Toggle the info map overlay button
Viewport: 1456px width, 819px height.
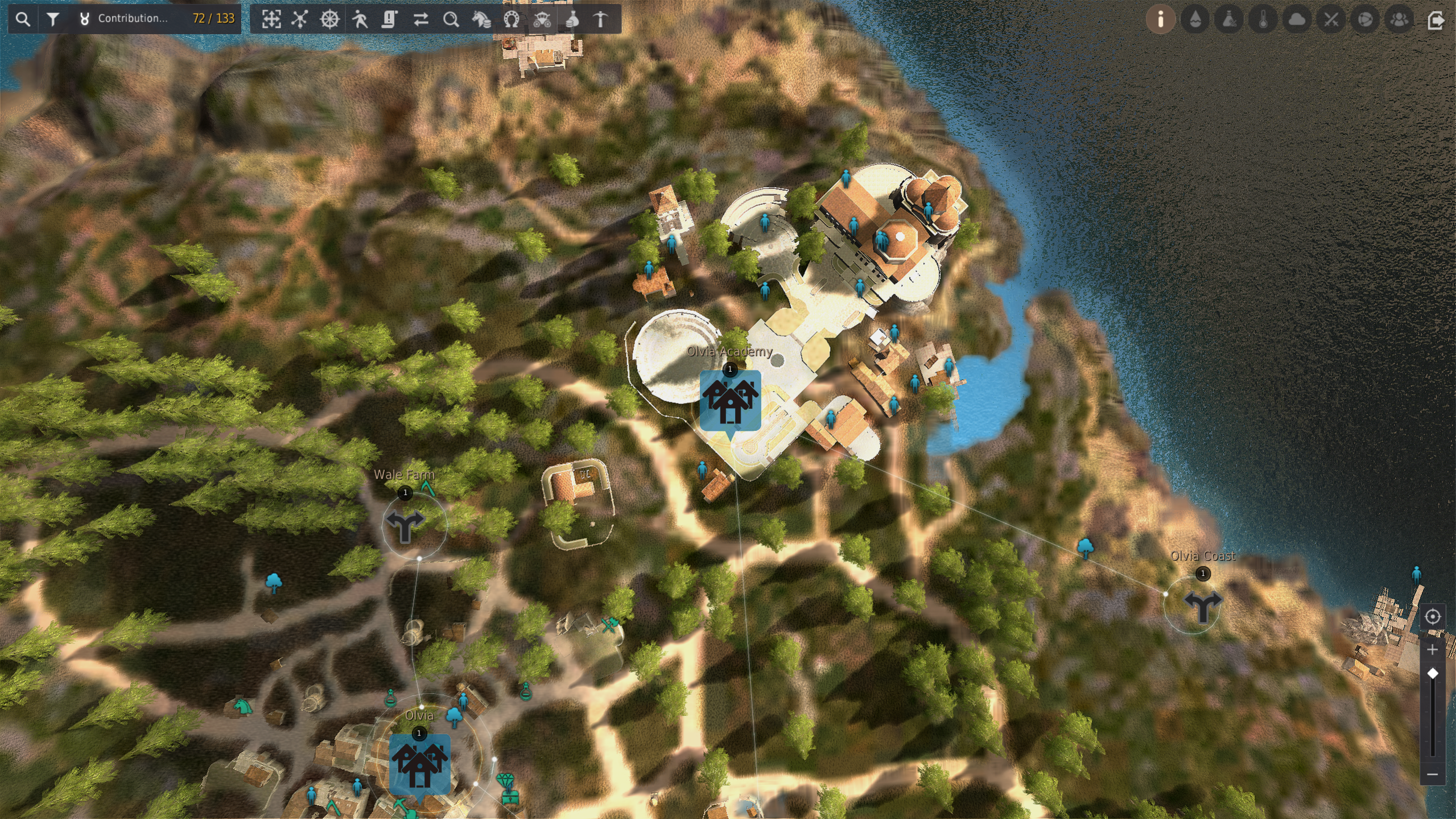1161,19
